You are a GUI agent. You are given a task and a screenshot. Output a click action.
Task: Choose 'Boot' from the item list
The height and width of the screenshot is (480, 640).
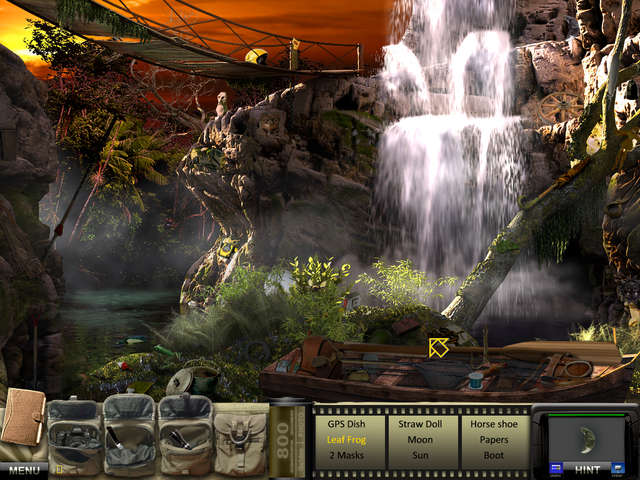(493, 455)
